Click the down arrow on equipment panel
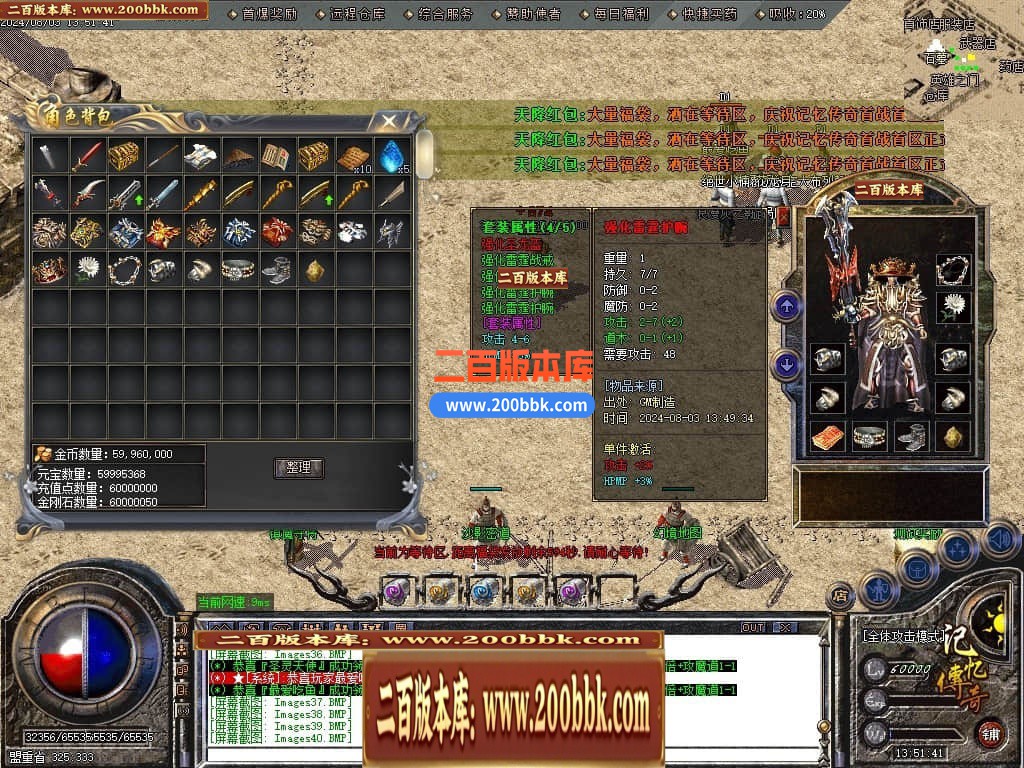The height and width of the screenshot is (768, 1024). [787, 365]
